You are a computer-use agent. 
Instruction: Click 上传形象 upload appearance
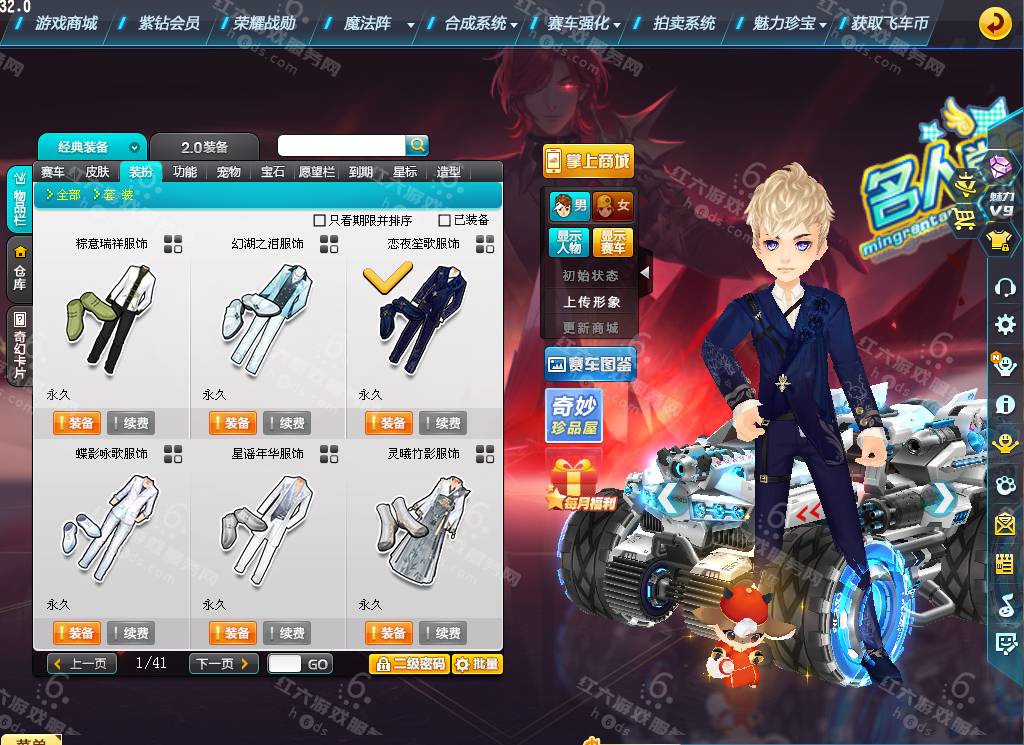(x=591, y=301)
